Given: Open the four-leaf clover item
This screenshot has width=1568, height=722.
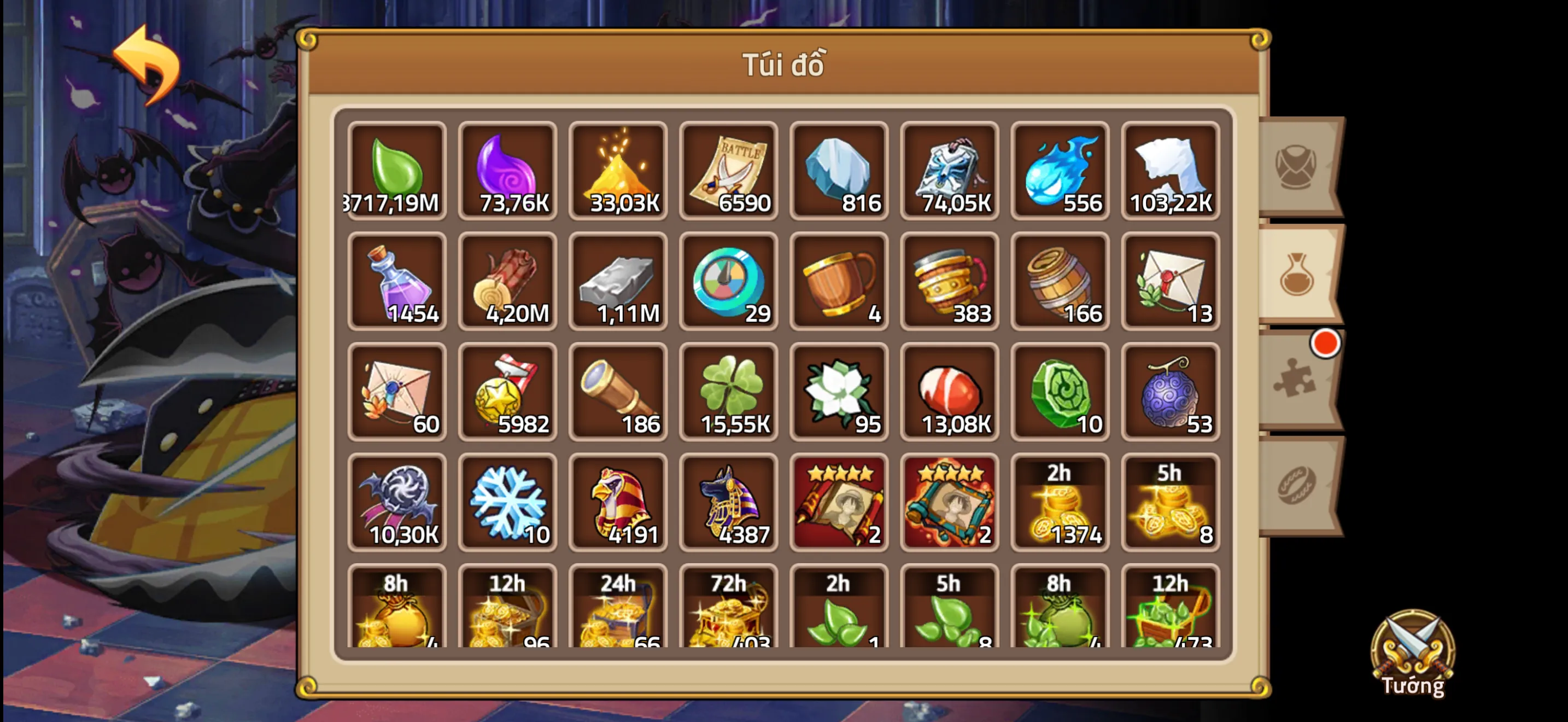Looking at the screenshot, I should [729, 392].
